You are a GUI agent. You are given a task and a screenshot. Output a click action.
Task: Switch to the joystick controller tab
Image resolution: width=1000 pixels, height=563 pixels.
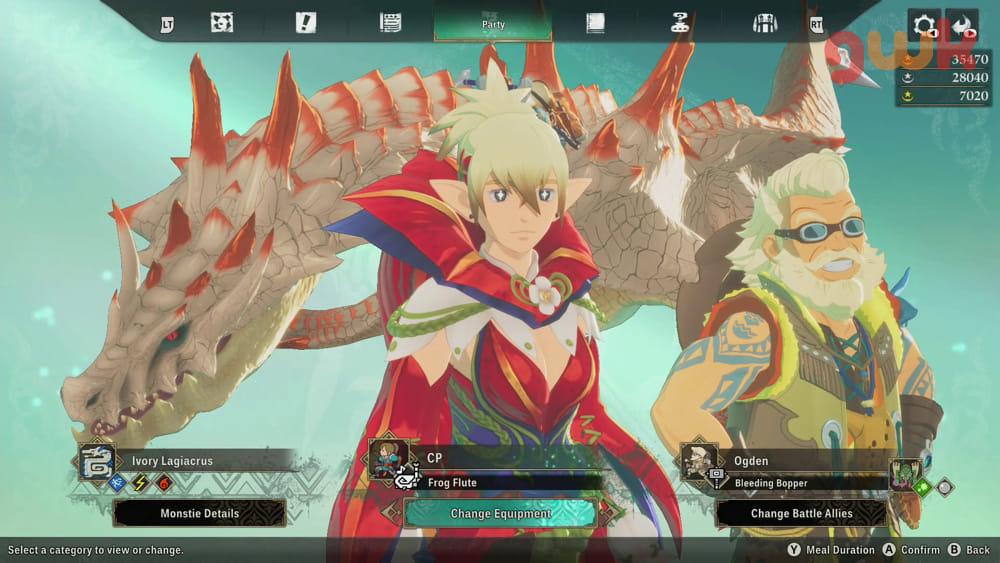[683, 23]
